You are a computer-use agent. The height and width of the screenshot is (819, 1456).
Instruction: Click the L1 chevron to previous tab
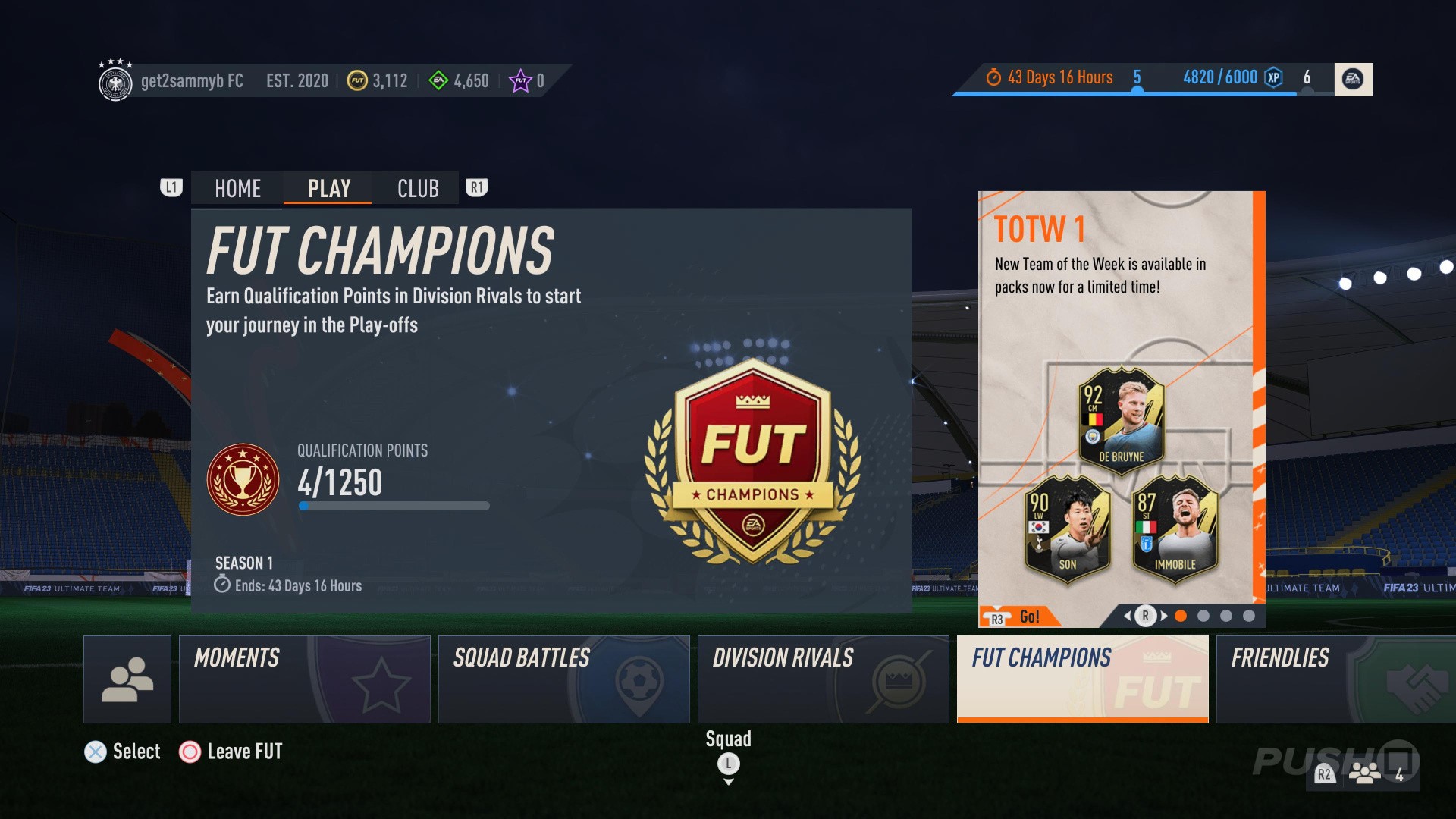pyautogui.click(x=171, y=187)
